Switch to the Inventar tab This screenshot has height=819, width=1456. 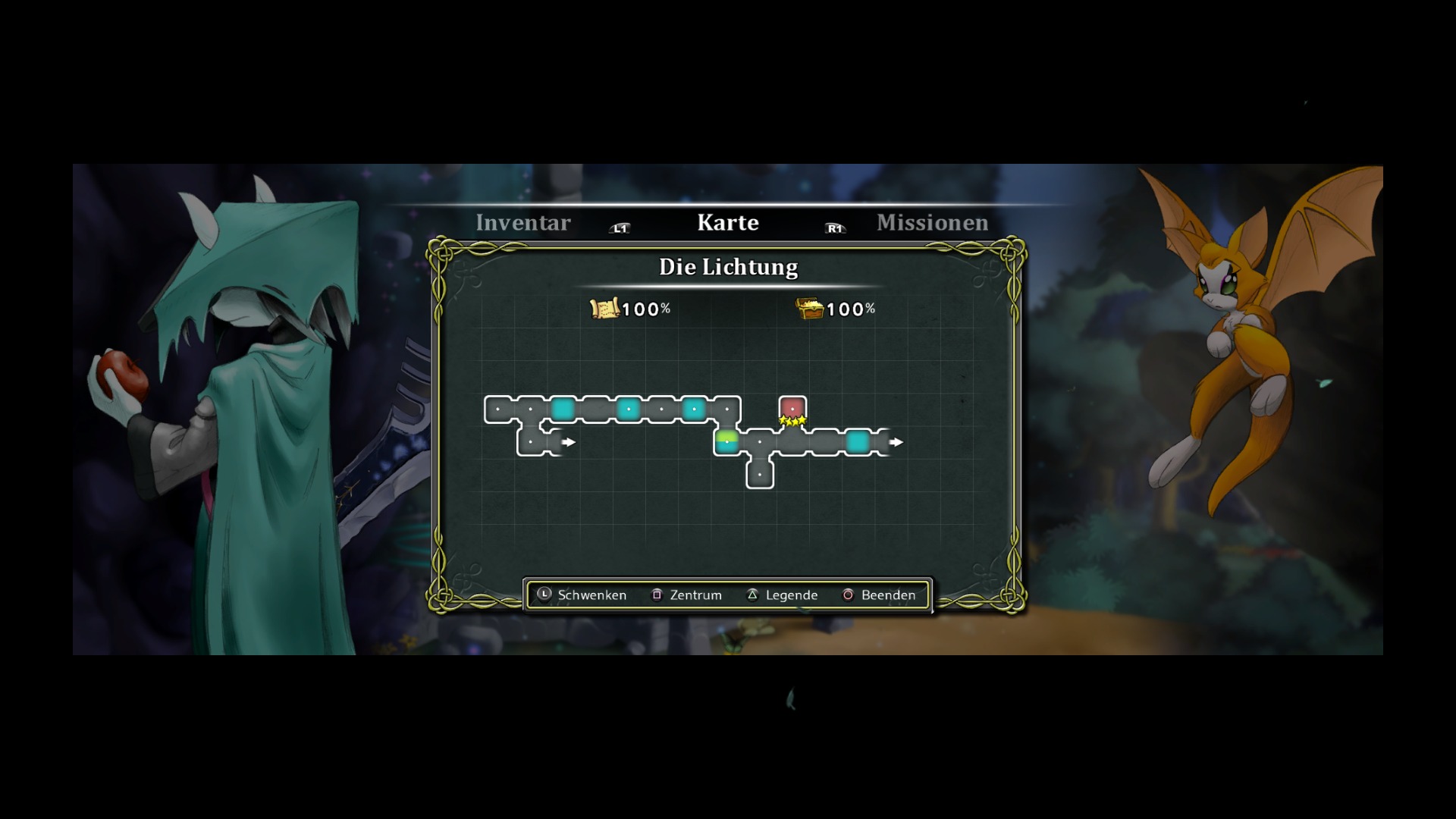[x=522, y=222]
